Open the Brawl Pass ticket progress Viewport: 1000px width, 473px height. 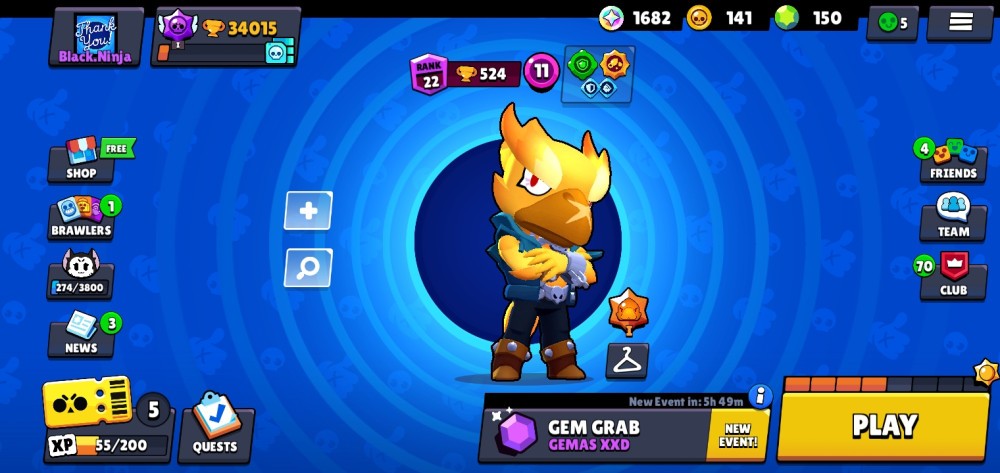pyautogui.click(x=90, y=405)
